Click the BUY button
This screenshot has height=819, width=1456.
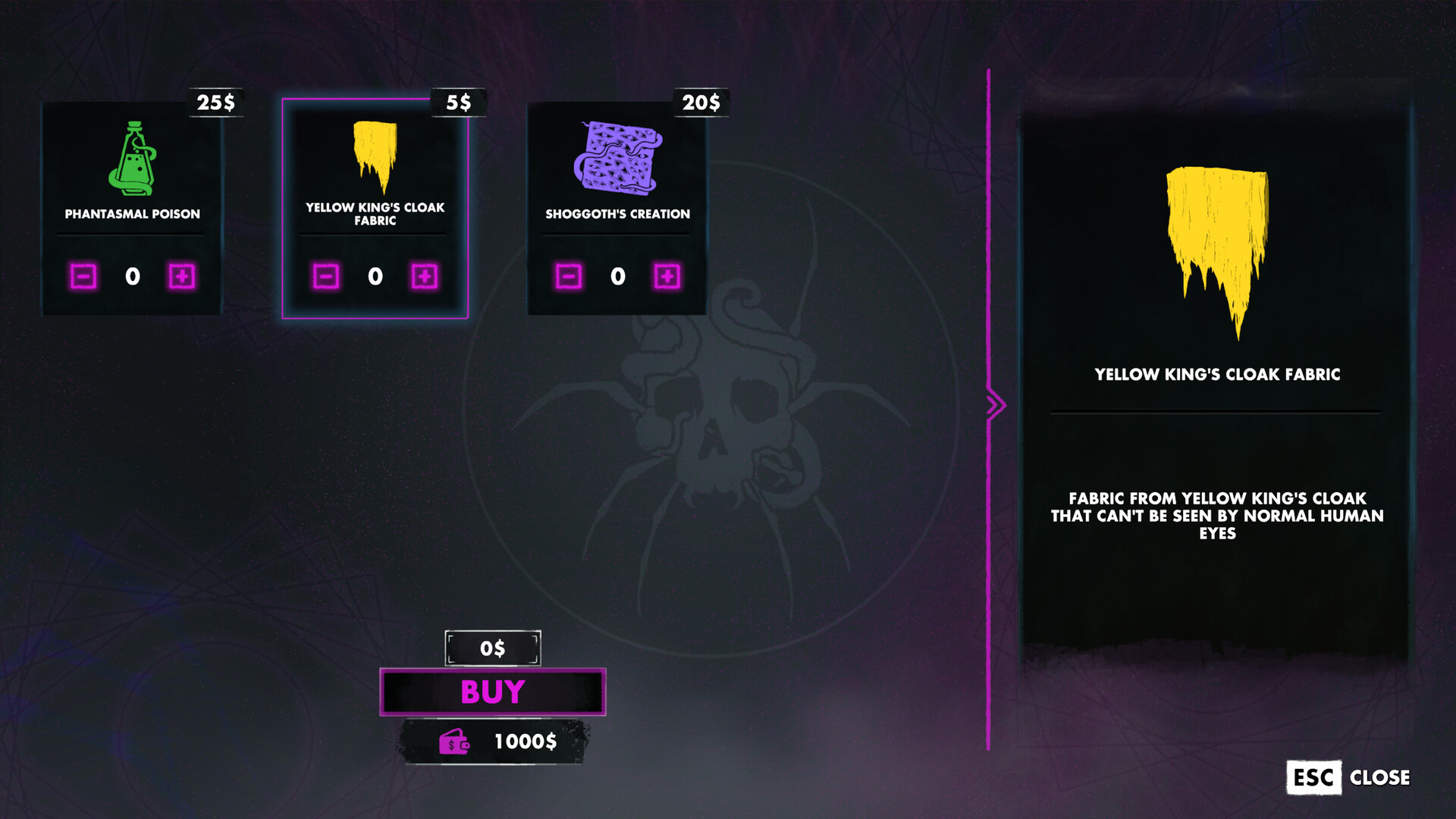point(493,692)
